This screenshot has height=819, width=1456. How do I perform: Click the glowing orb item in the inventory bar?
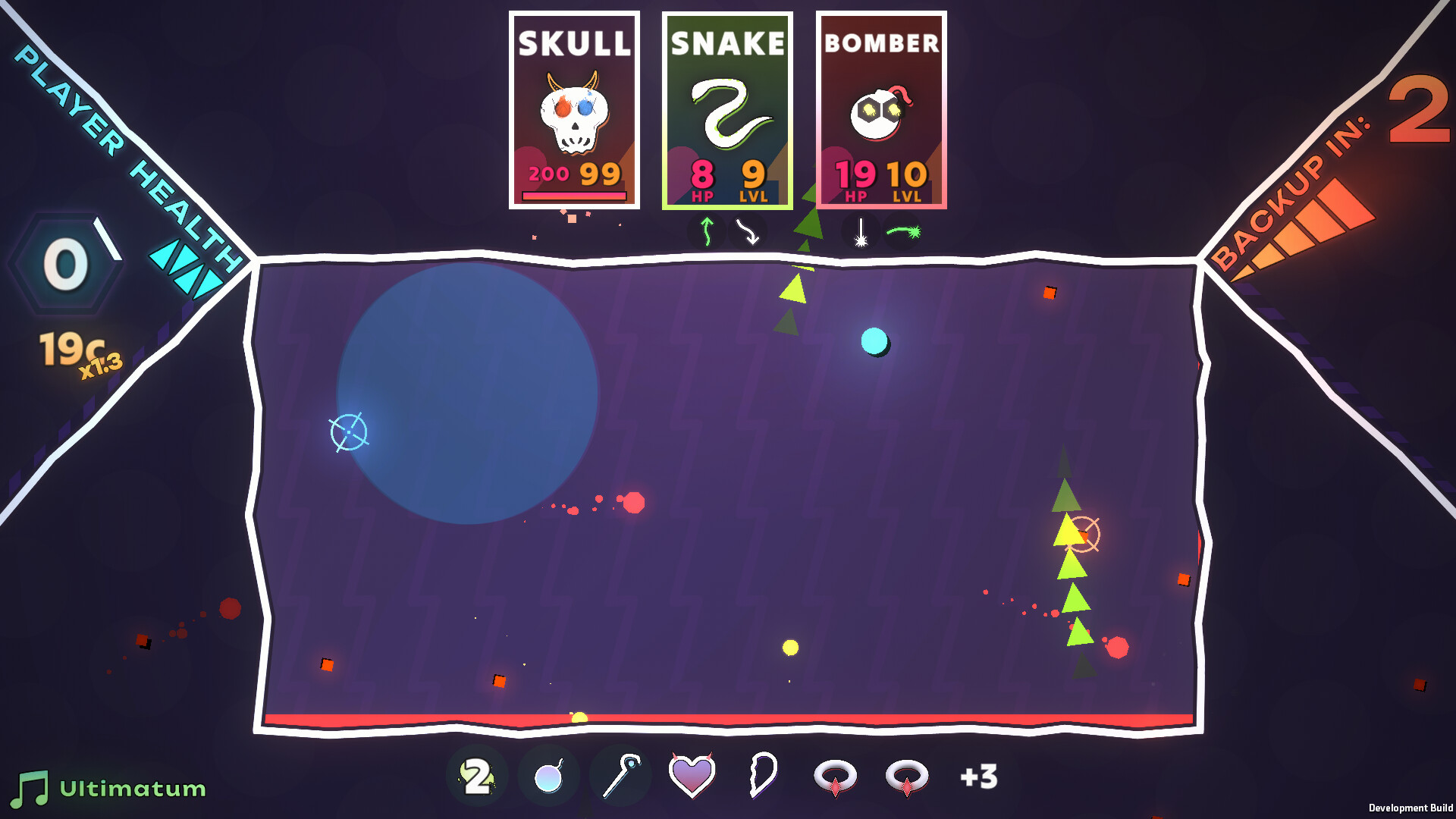coord(548,775)
